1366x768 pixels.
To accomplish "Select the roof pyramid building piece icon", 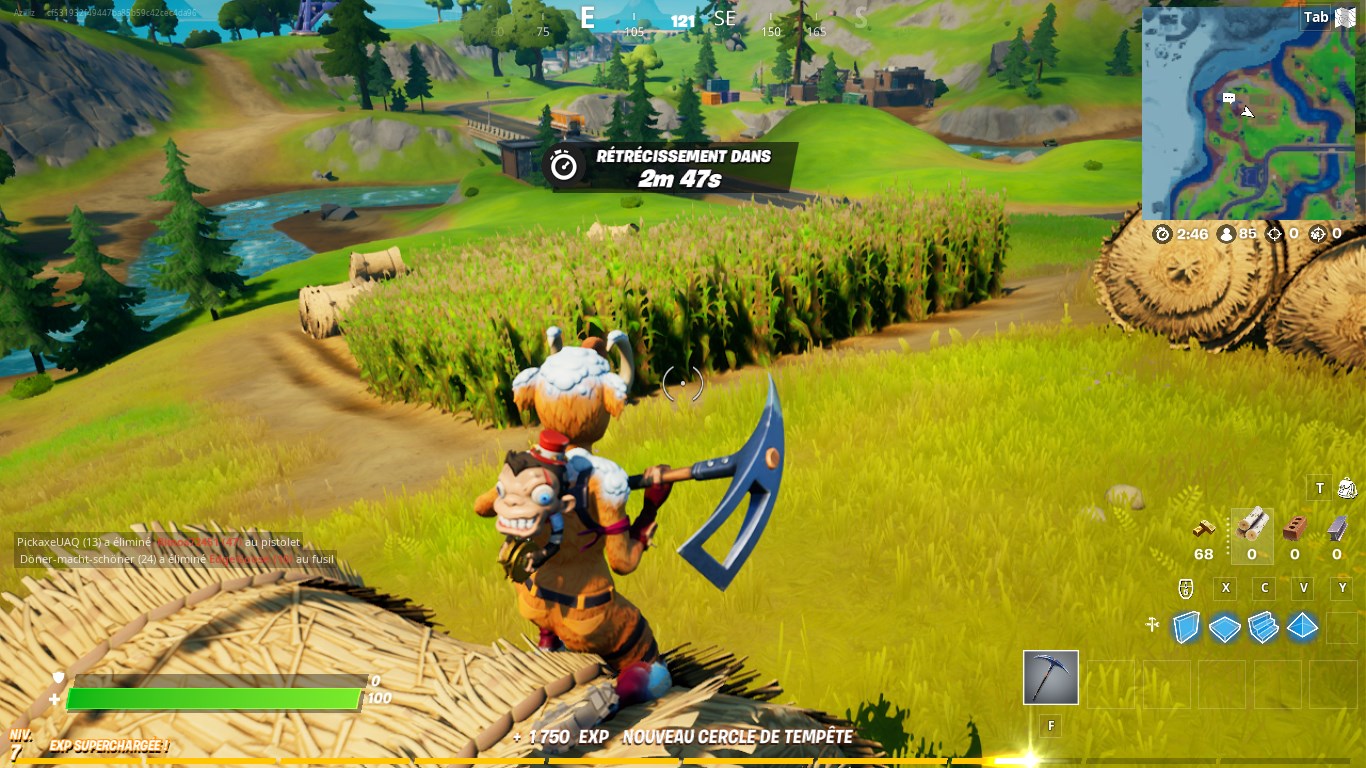I will [x=1302, y=626].
